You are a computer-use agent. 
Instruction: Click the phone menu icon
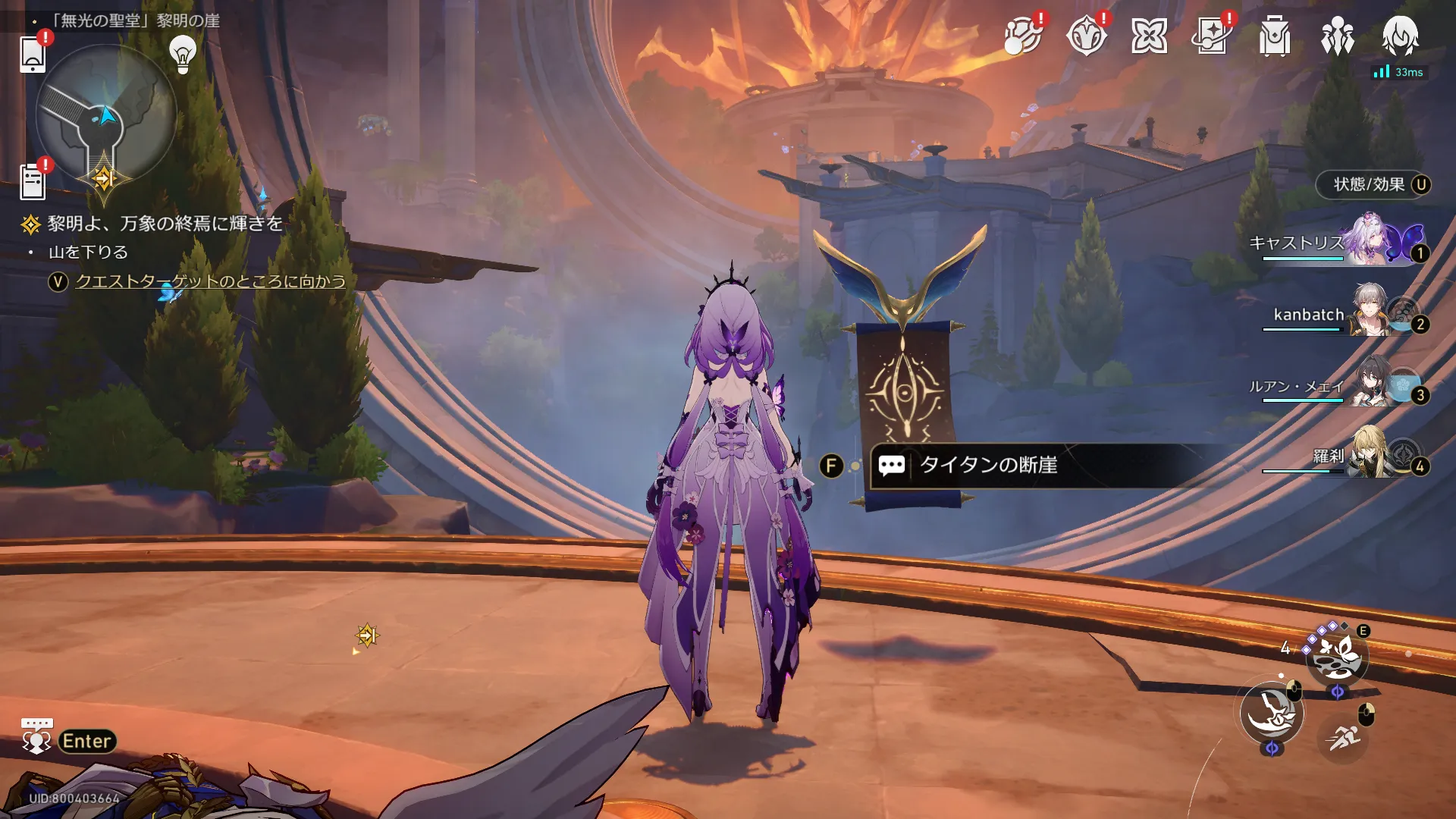pos(33,54)
